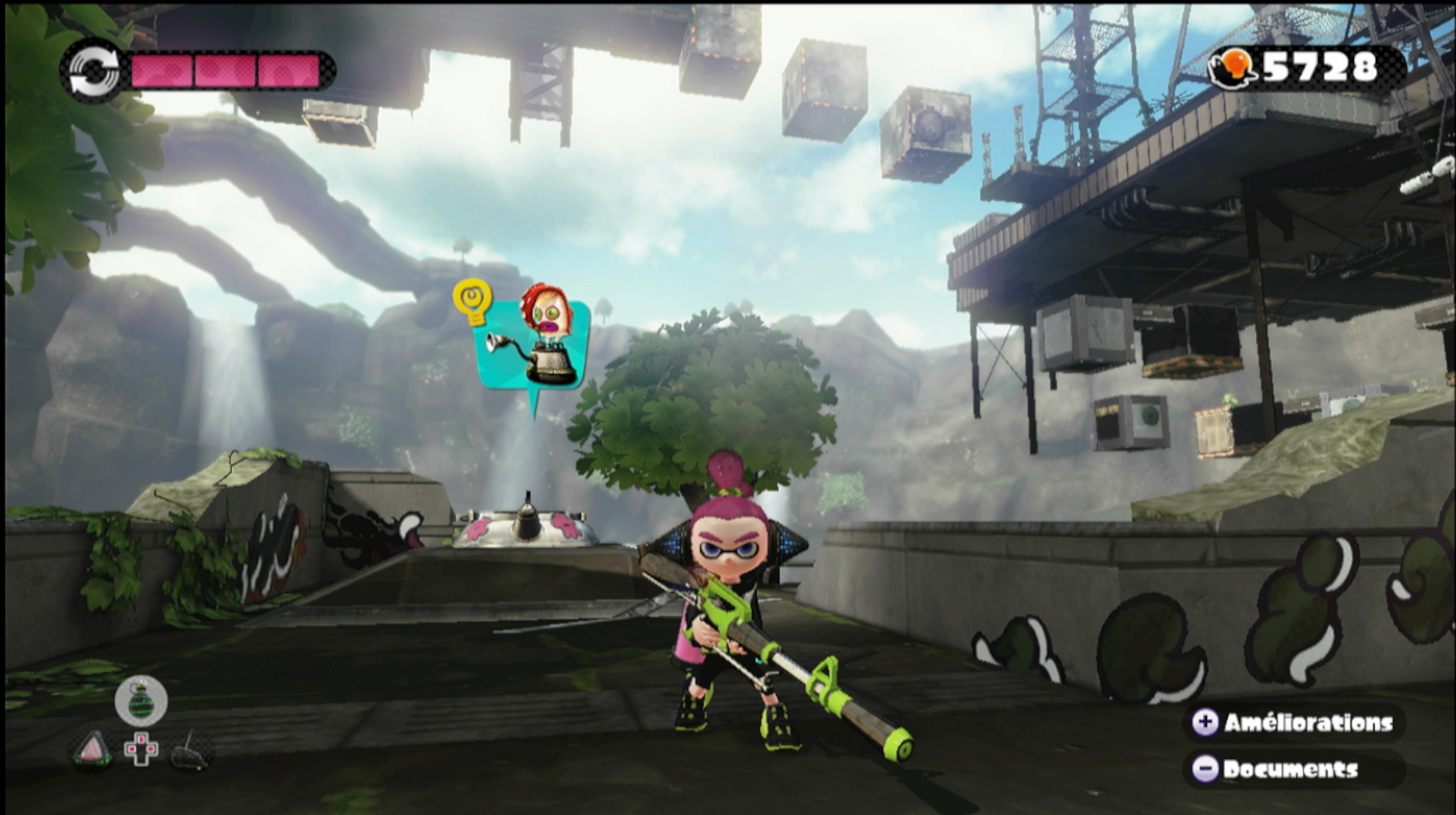Toggle the right d-pad direction button
The height and width of the screenshot is (815, 1456).
coord(151,749)
